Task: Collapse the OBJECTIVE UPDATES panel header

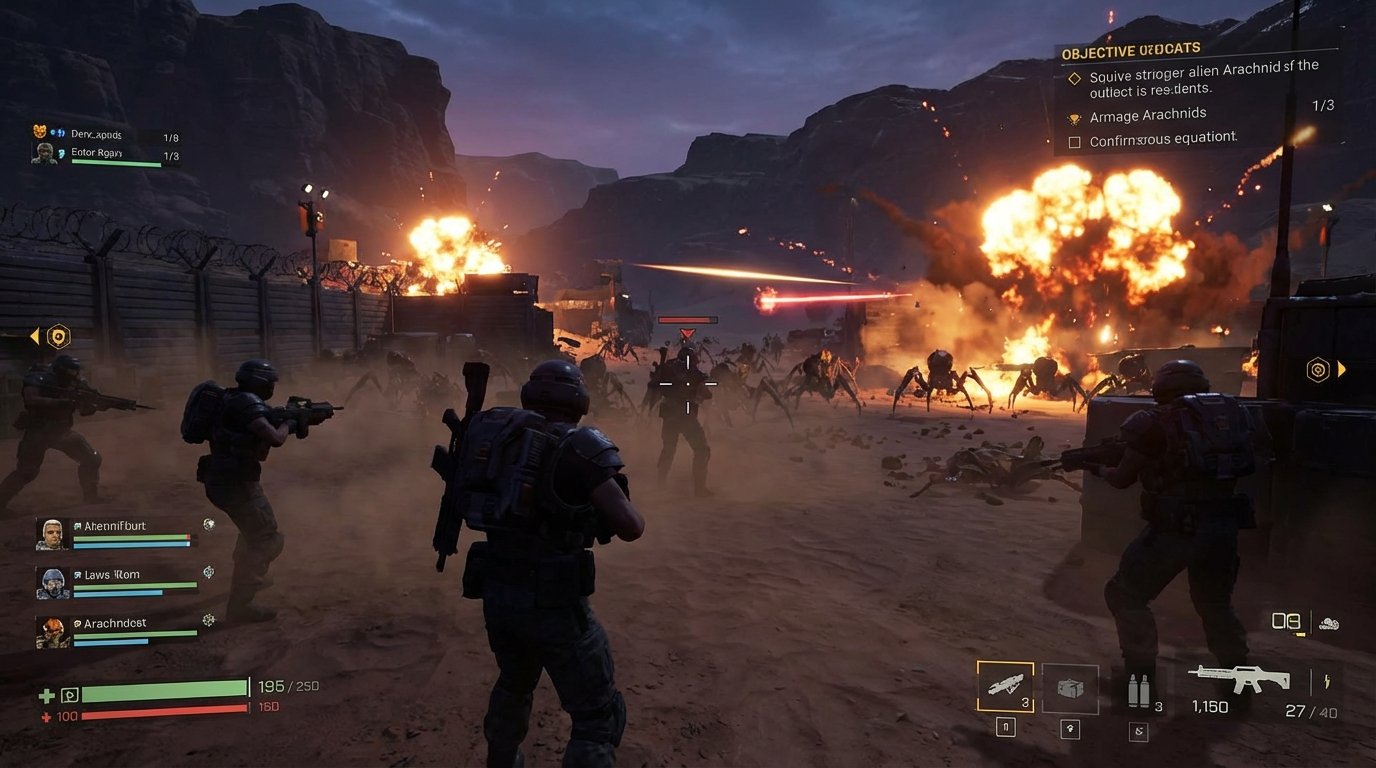Action: pos(1130,48)
